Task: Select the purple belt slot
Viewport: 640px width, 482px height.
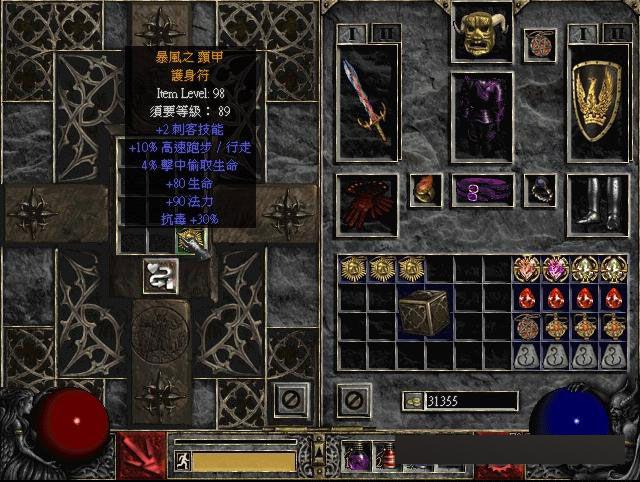Action: tap(482, 190)
